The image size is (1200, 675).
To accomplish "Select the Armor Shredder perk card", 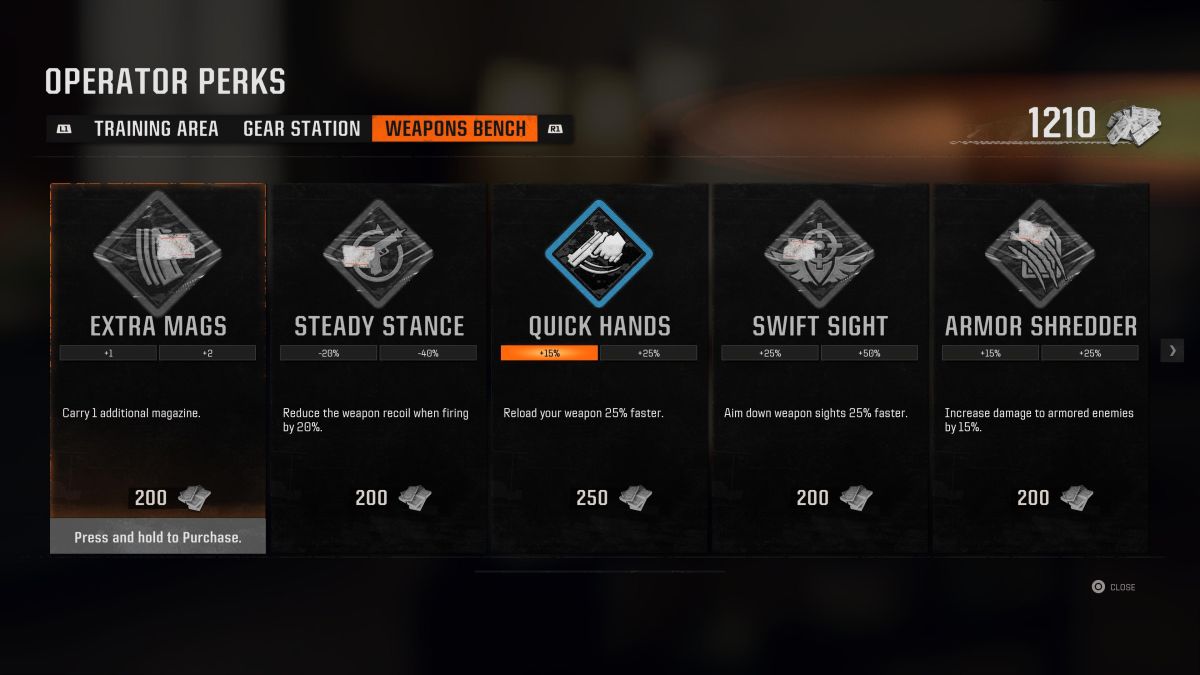I will 1040,350.
